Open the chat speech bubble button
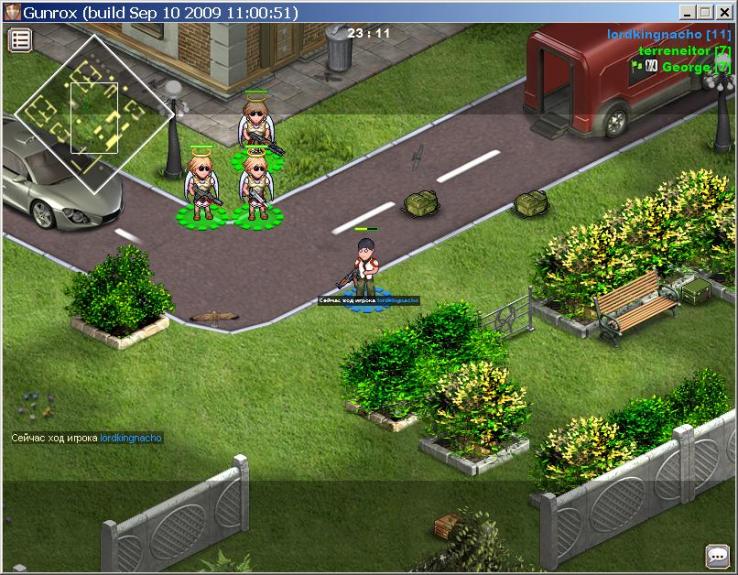Viewport: 738px width, 575px height. [717, 555]
